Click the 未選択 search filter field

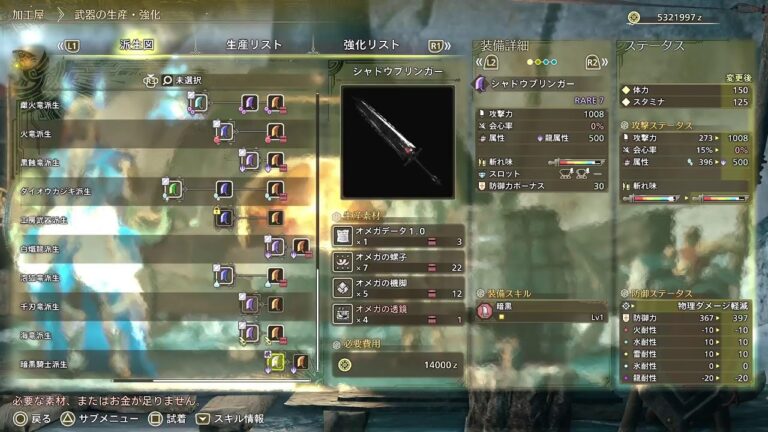(x=200, y=80)
